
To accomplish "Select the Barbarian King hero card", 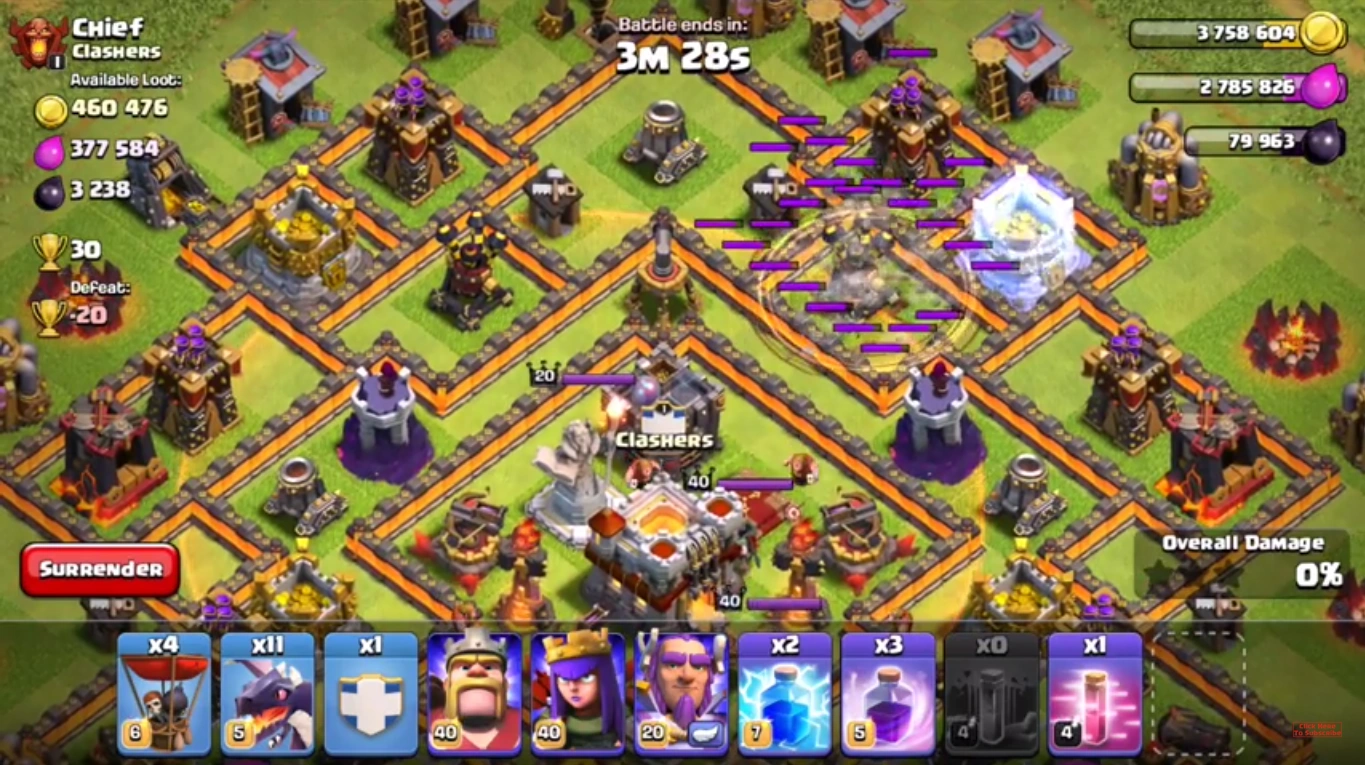I will coord(474,693).
